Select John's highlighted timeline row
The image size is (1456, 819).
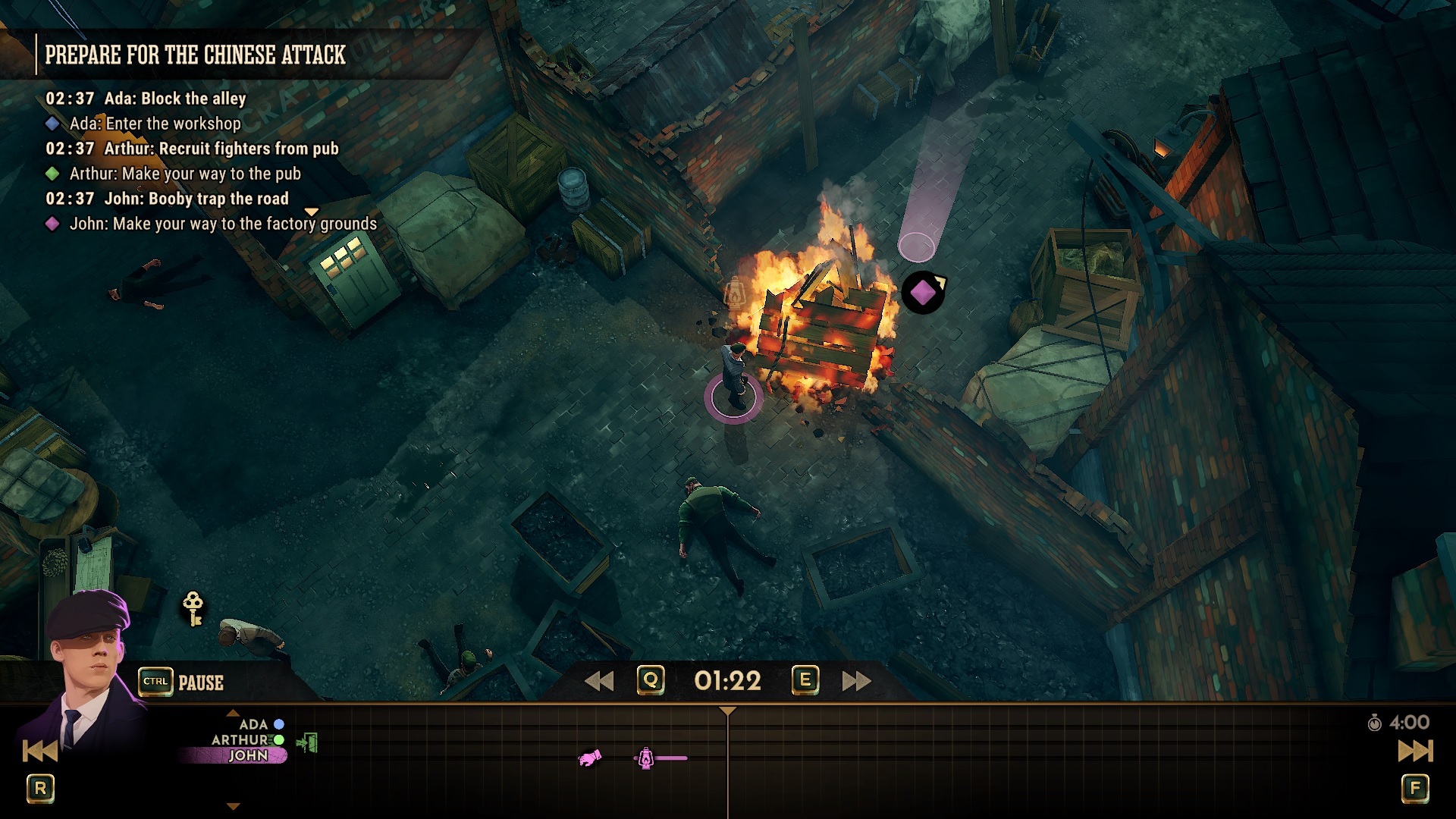tap(247, 755)
